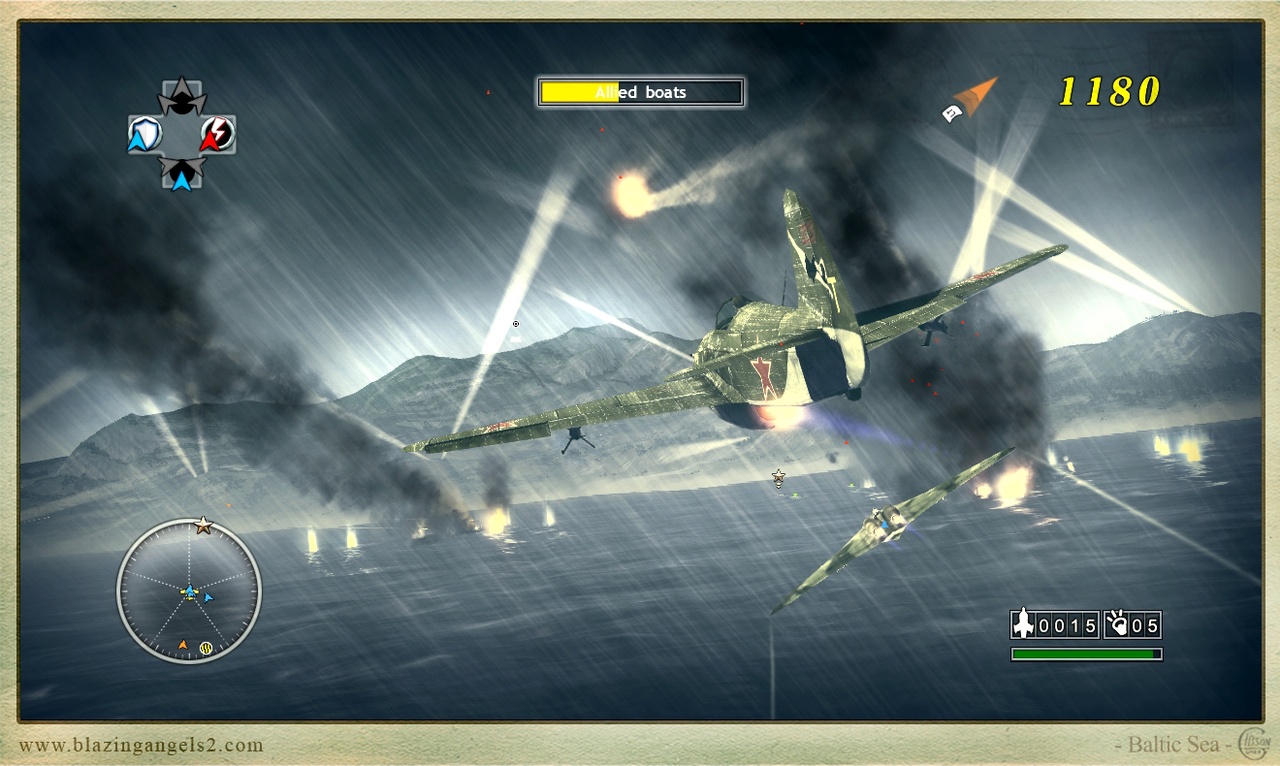Screen dimensions: 1280x766
Task: Click the aircraft kill counter icon
Action: pyautogui.click(x=1022, y=625)
